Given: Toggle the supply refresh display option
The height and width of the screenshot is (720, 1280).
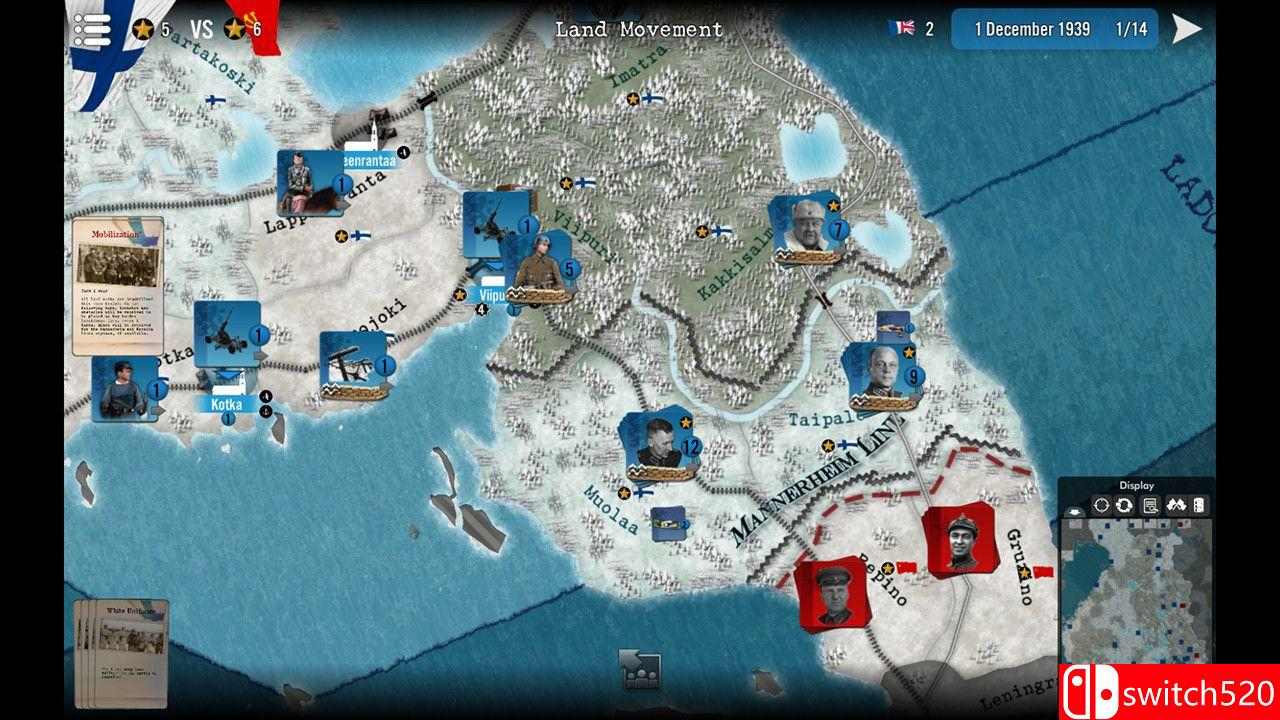Looking at the screenshot, I should [x=1124, y=505].
